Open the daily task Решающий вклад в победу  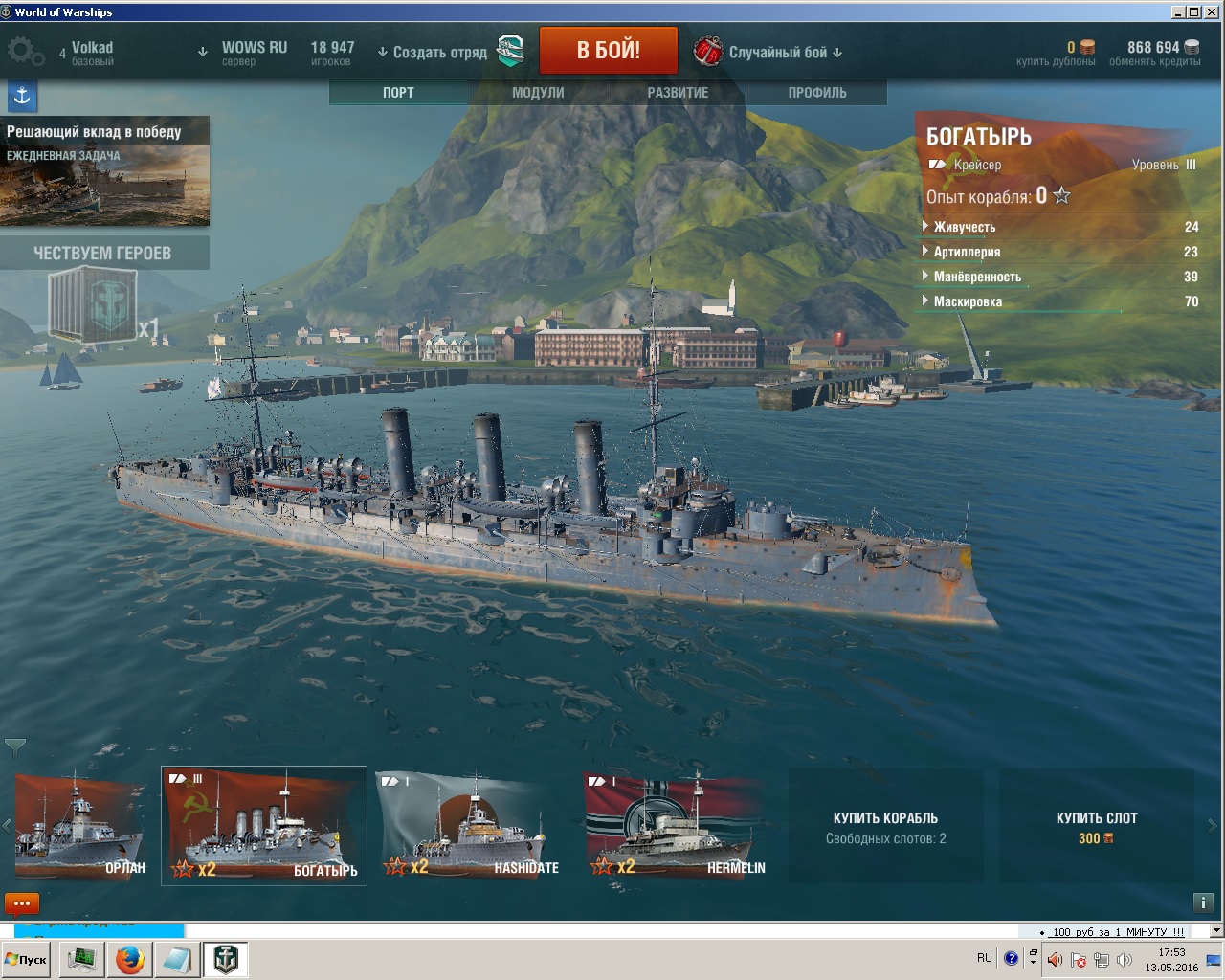[104, 171]
